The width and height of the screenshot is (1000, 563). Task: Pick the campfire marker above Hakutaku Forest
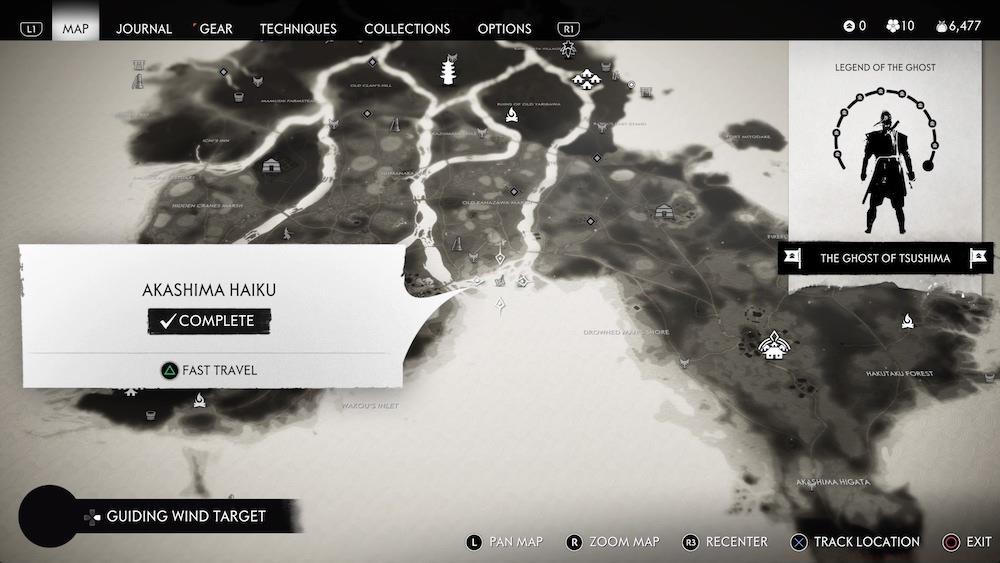[908, 321]
